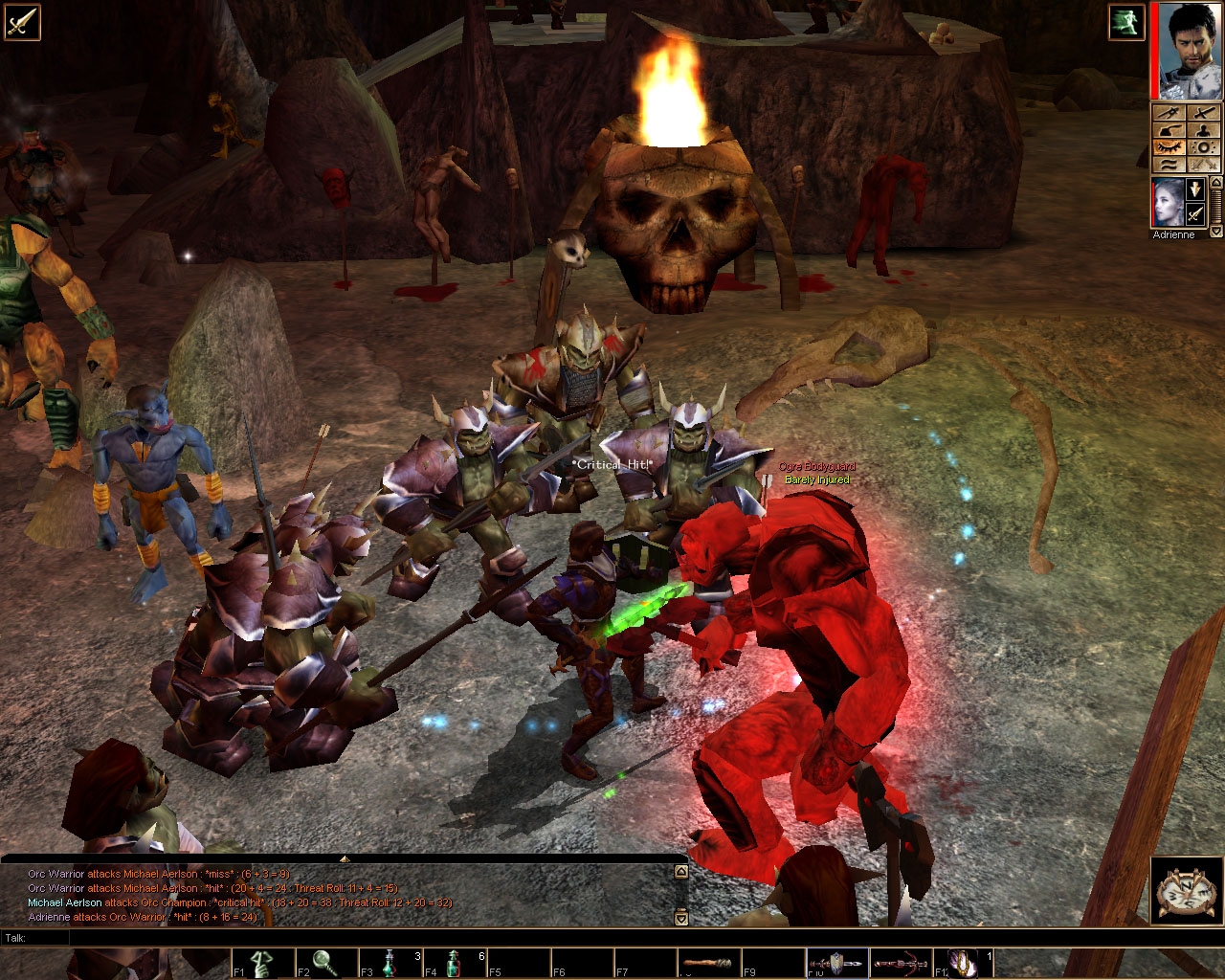The height and width of the screenshot is (980, 1225).
Task: Click the down arrow icon beside Adrienne
Action: (1194, 189)
